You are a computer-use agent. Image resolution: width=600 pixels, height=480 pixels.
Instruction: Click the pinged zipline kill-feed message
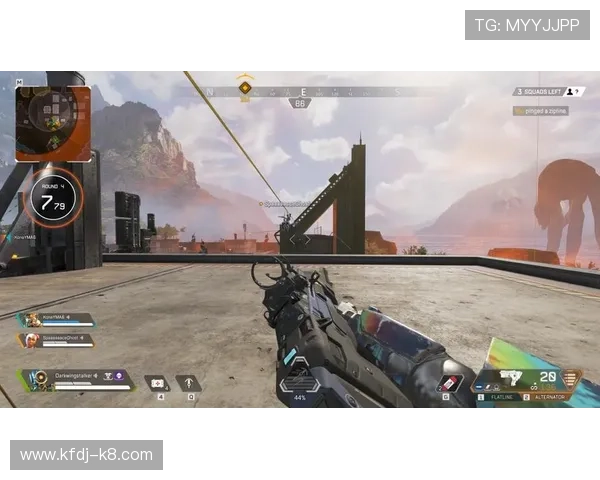[541, 111]
